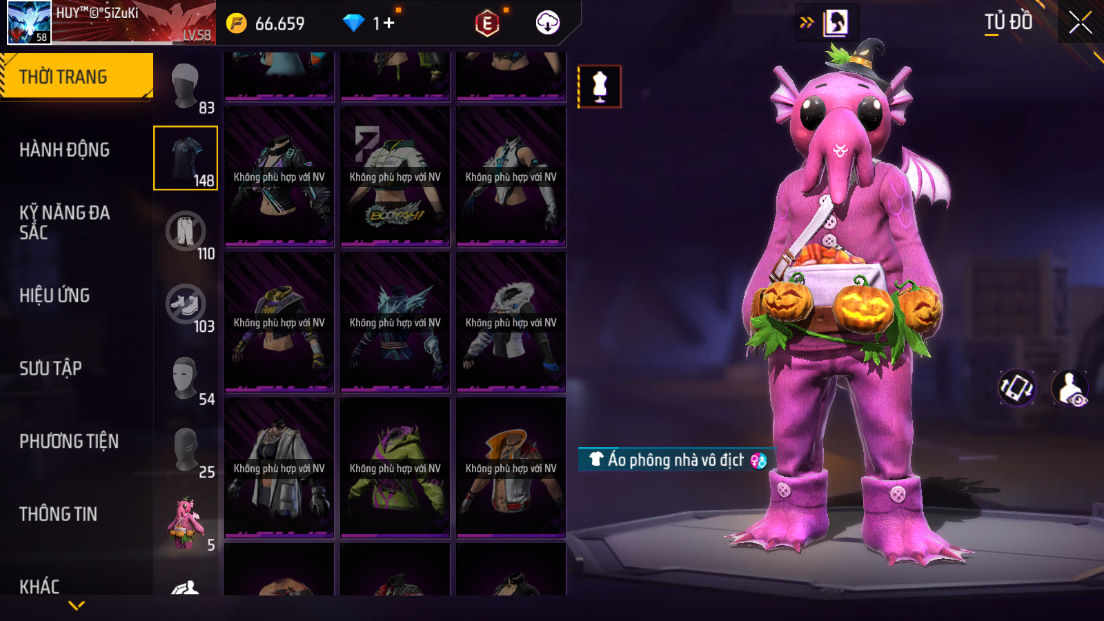Open the THỜI TRANG category
Screen dimensions: 1104x621
[76, 77]
